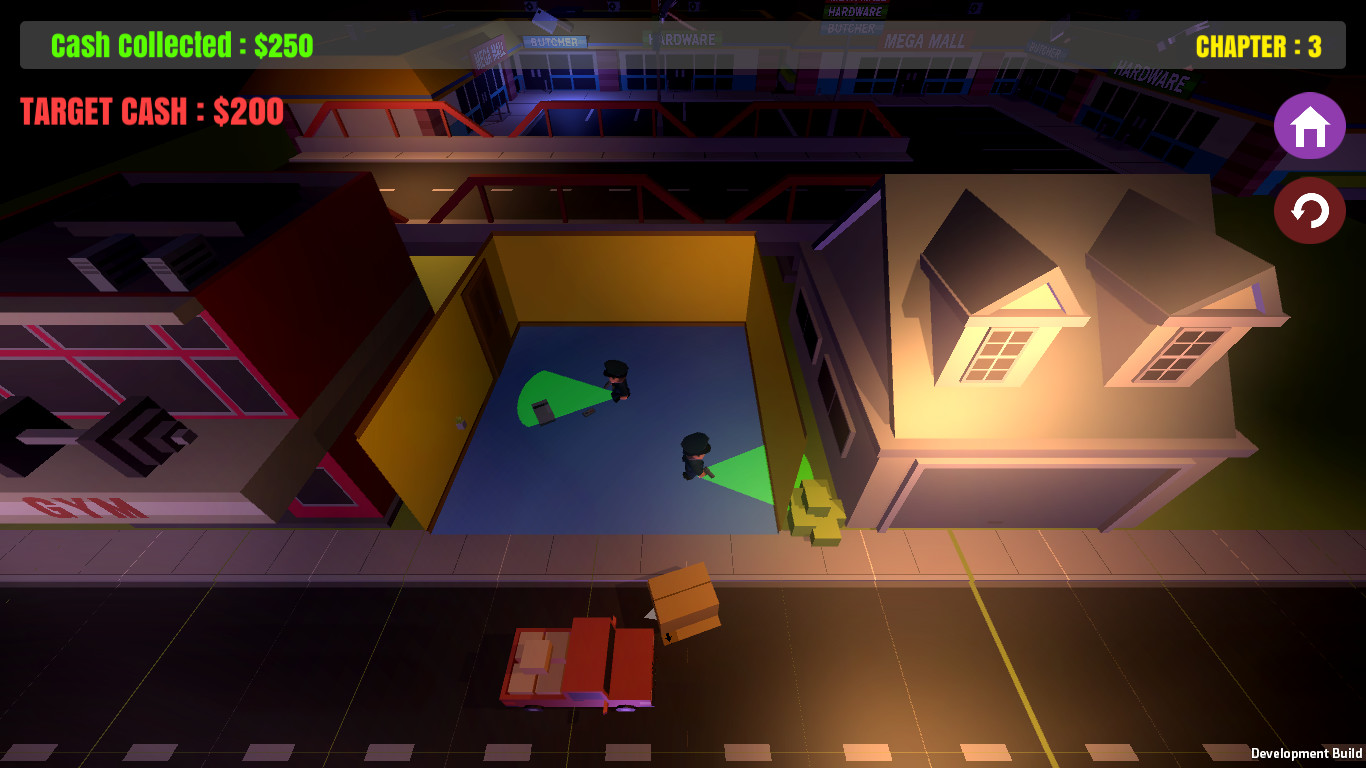
Task: Click the CHAPTER : 3 indicator
Action: 1260,46
